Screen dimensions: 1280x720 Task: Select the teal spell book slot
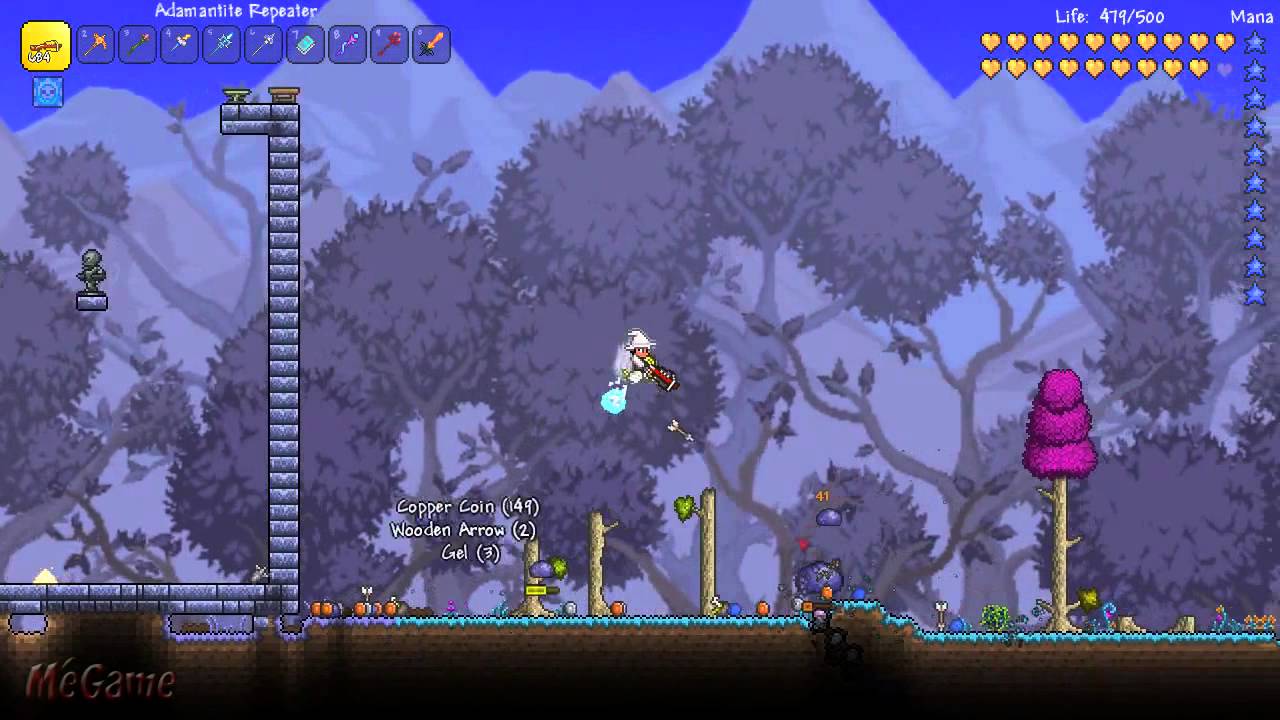tap(306, 45)
